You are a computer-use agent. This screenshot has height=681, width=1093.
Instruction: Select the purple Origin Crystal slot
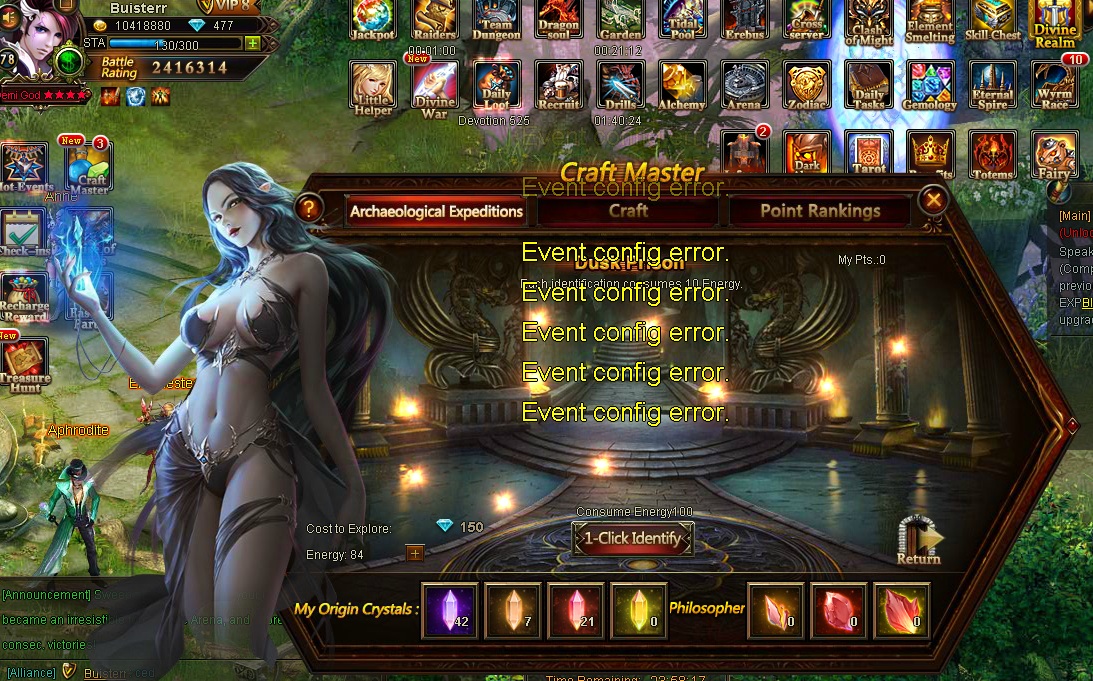(449, 610)
